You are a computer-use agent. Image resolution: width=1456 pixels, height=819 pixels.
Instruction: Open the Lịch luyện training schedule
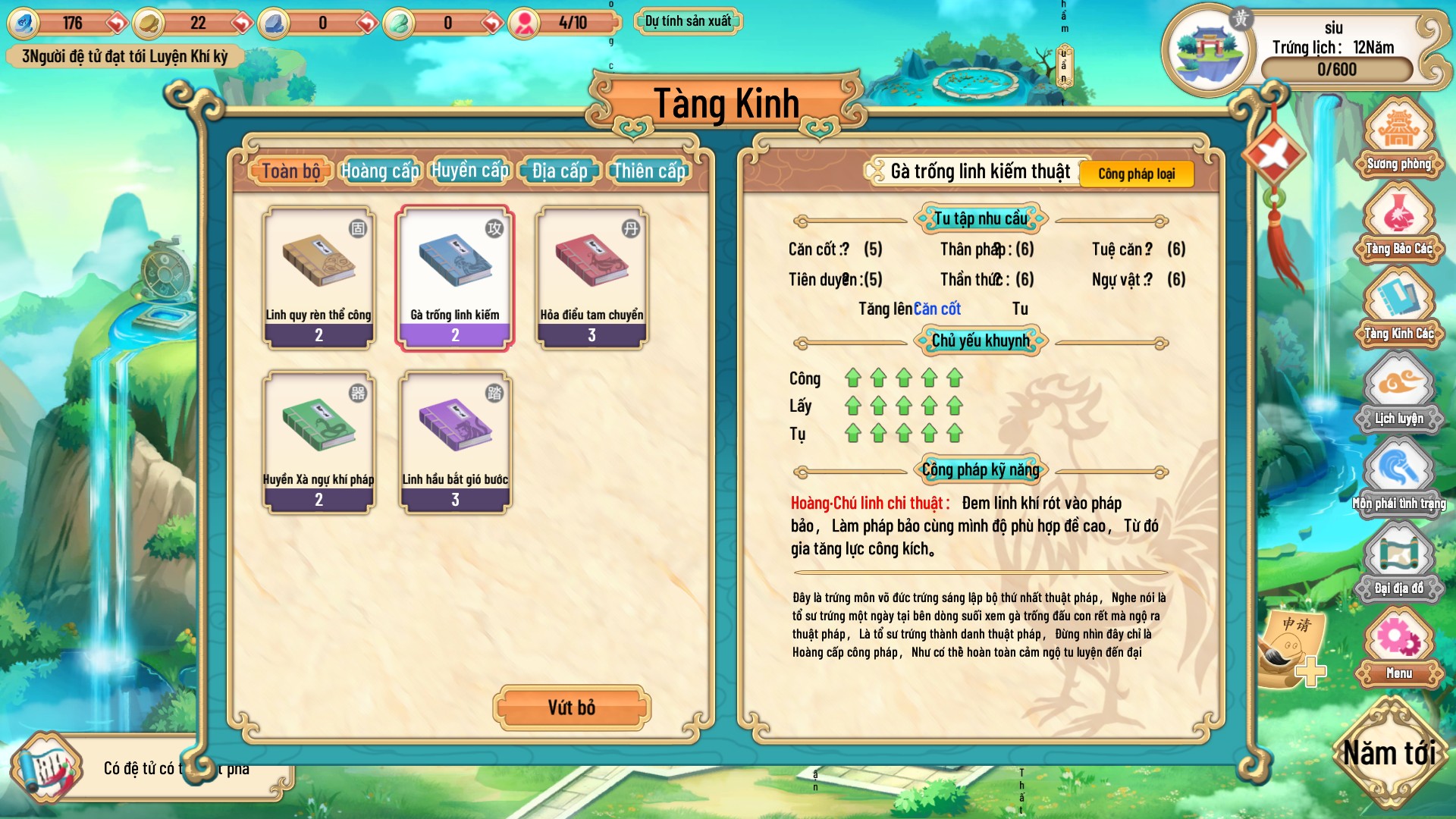(1399, 394)
